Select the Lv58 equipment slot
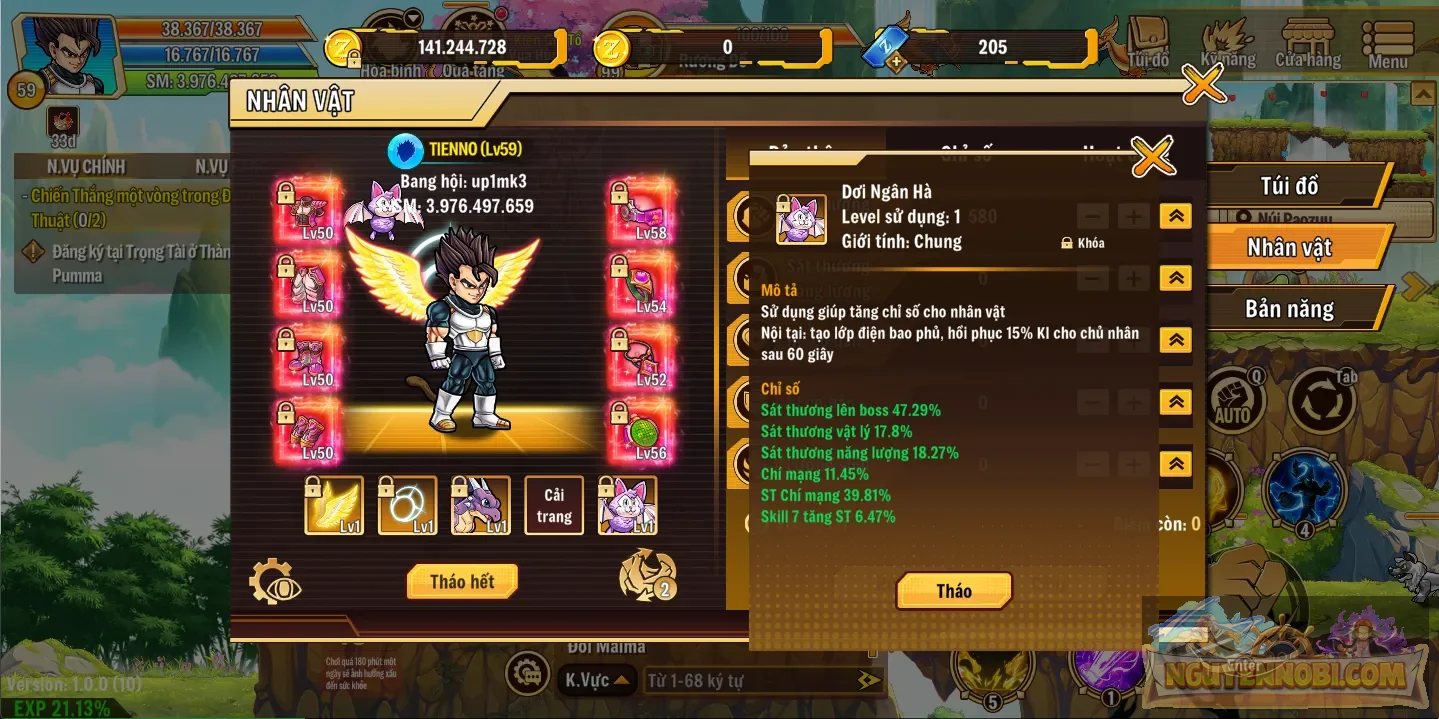 click(641, 212)
